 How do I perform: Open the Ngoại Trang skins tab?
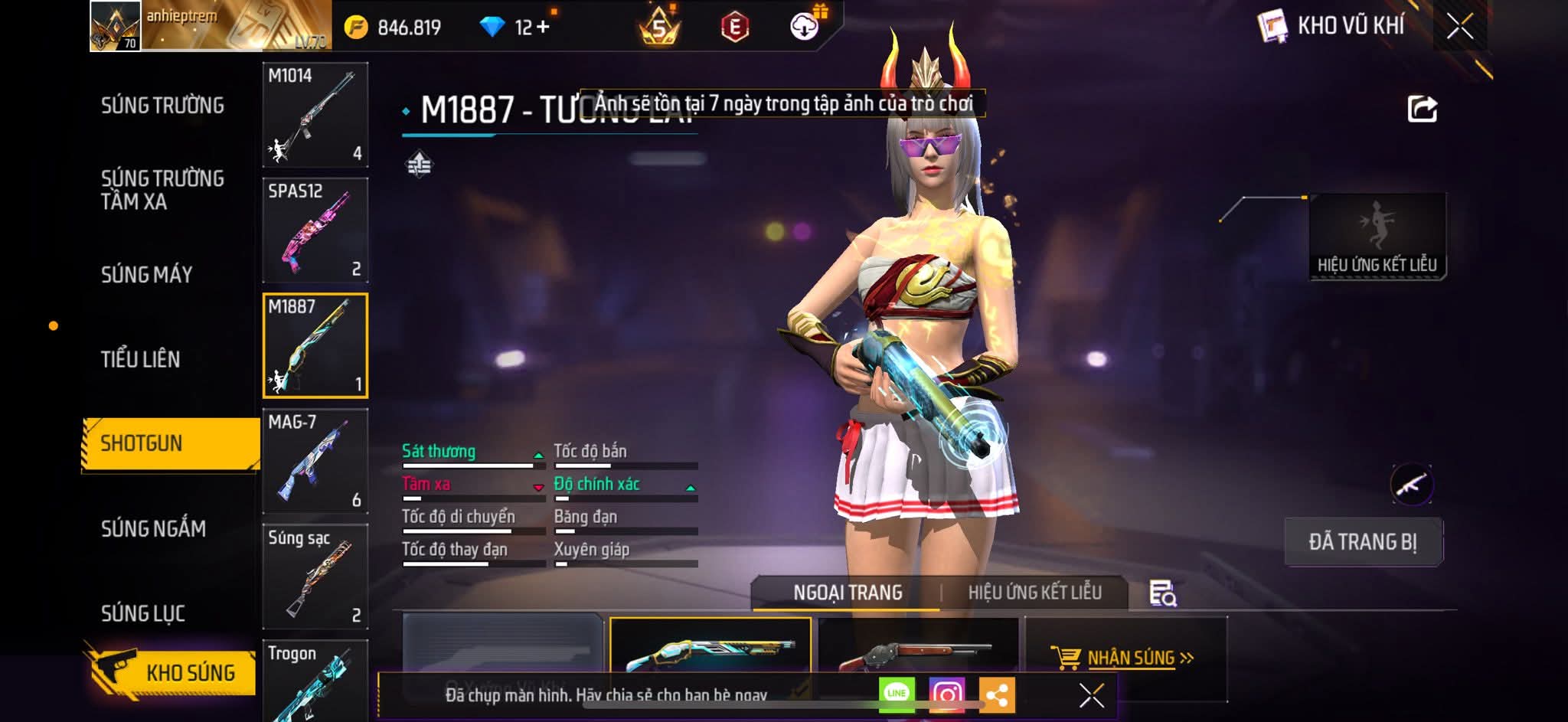(848, 593)
